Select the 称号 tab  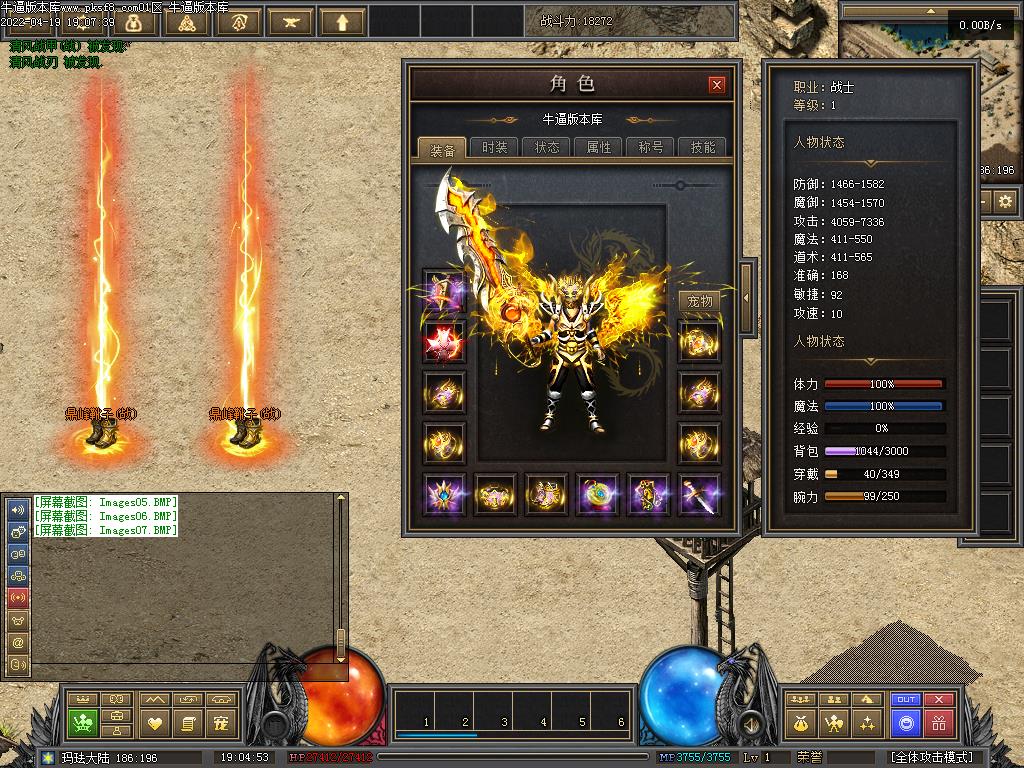point(651,147)
